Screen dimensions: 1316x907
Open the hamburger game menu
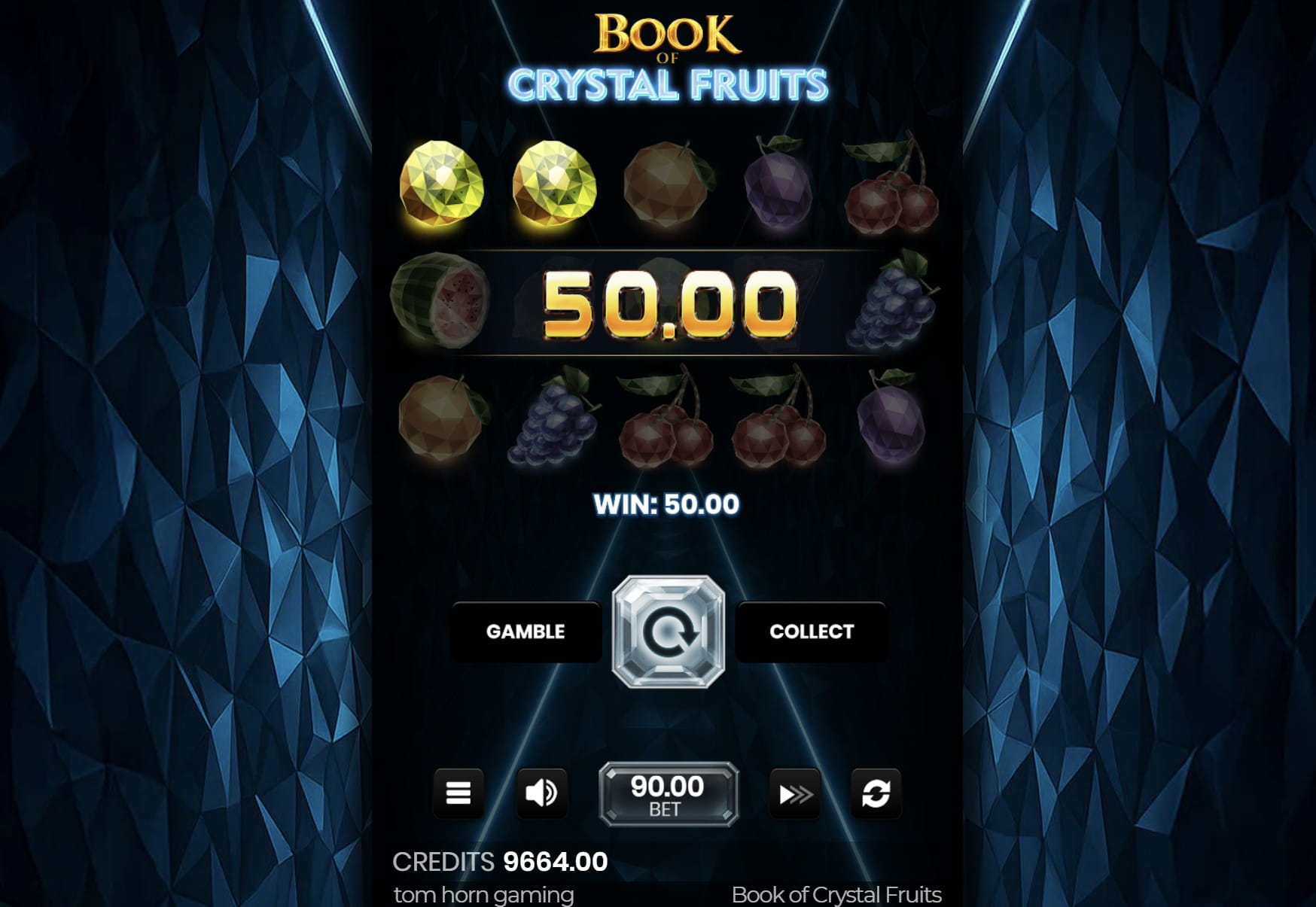(459, 793)
